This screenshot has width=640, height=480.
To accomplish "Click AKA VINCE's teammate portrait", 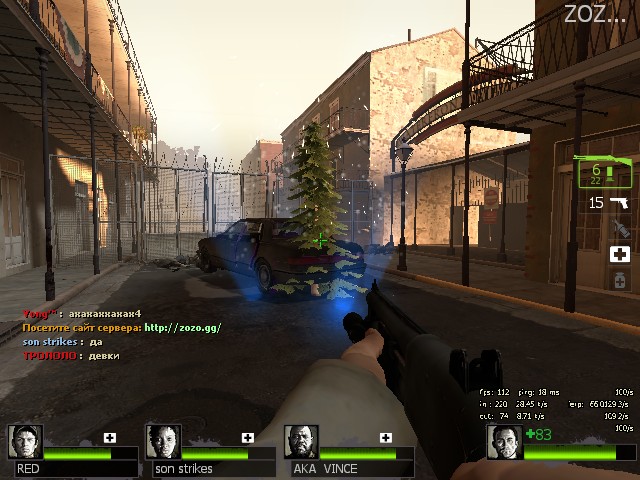I will tap(301, 442).
